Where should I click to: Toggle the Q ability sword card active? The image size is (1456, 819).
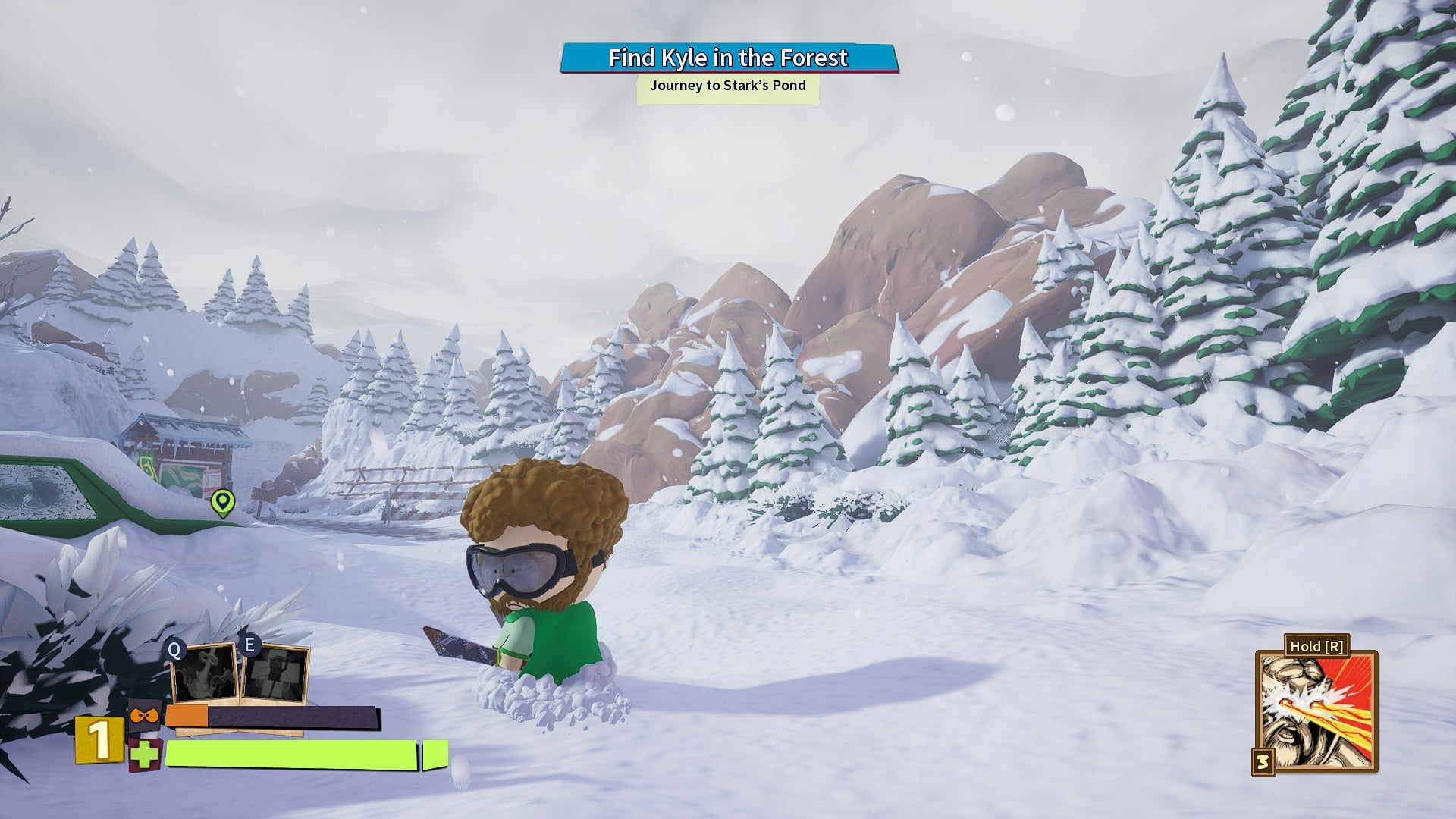(205, 672)
